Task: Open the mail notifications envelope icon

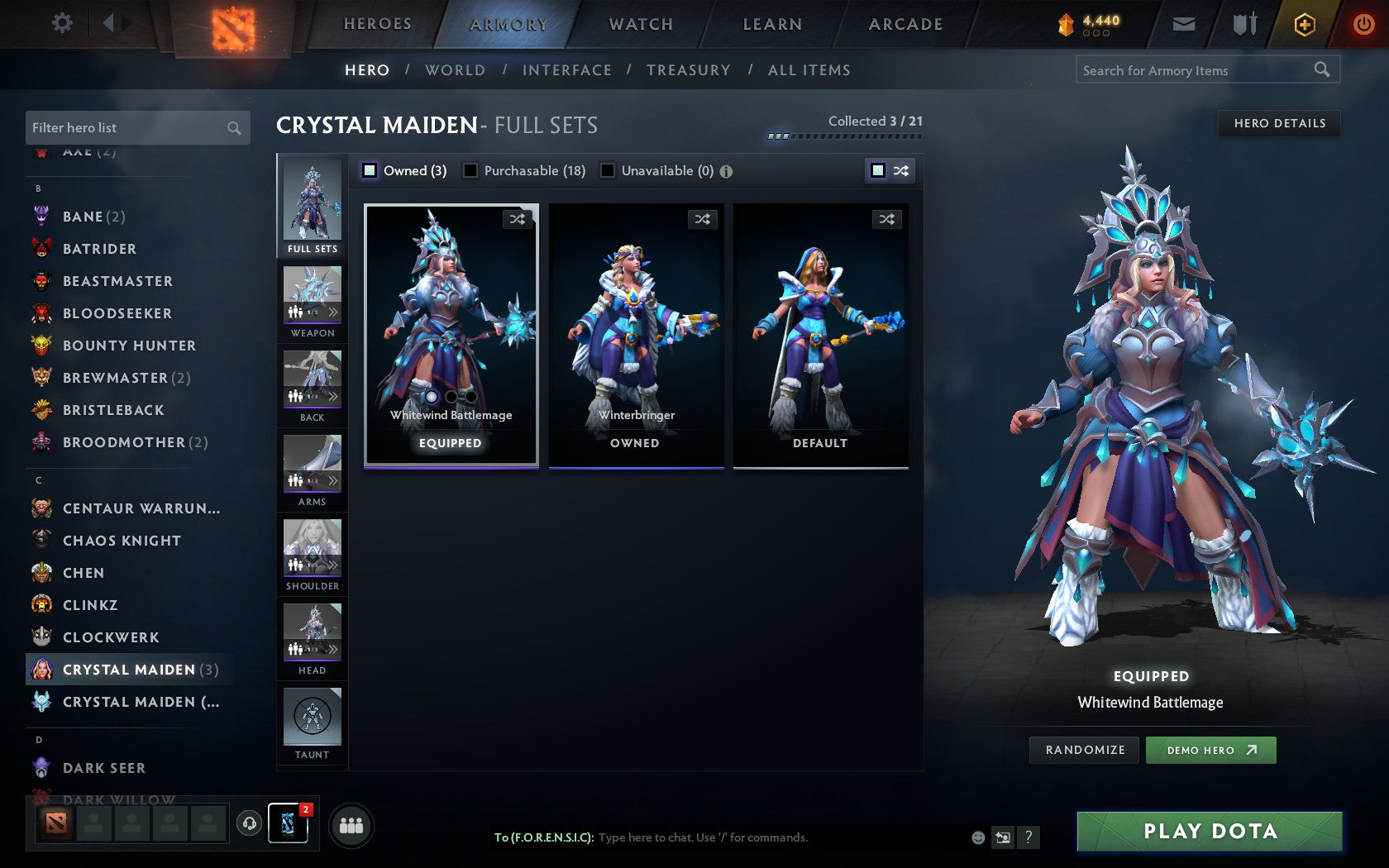Action: point(1184,24)
